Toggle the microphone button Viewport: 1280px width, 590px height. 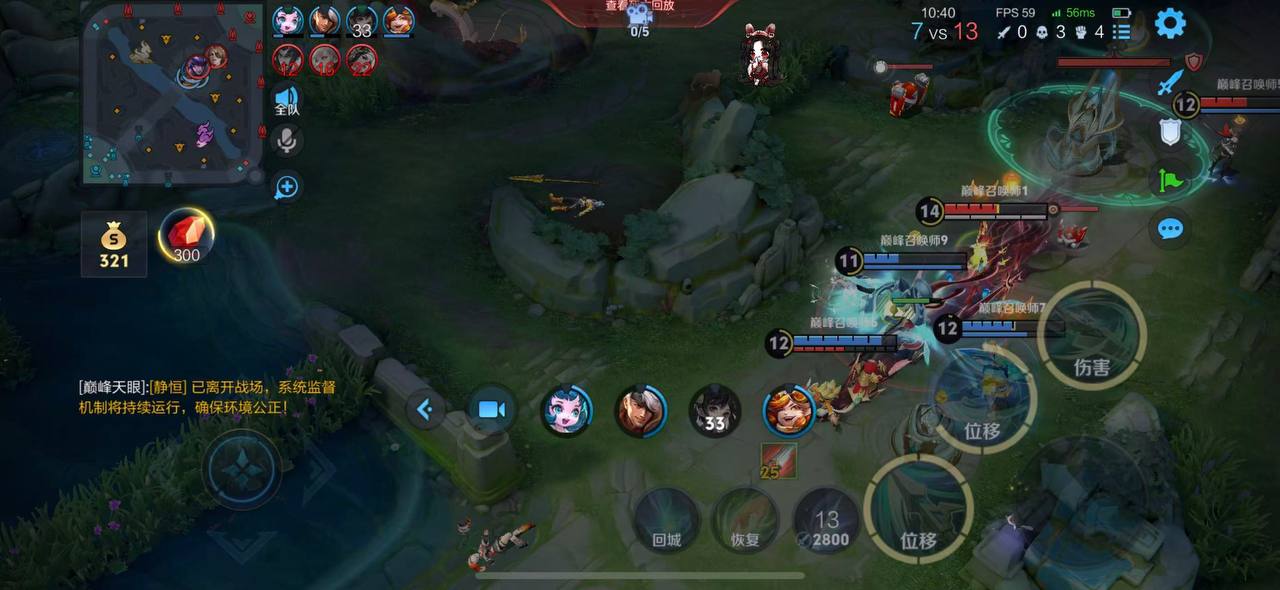287,141
